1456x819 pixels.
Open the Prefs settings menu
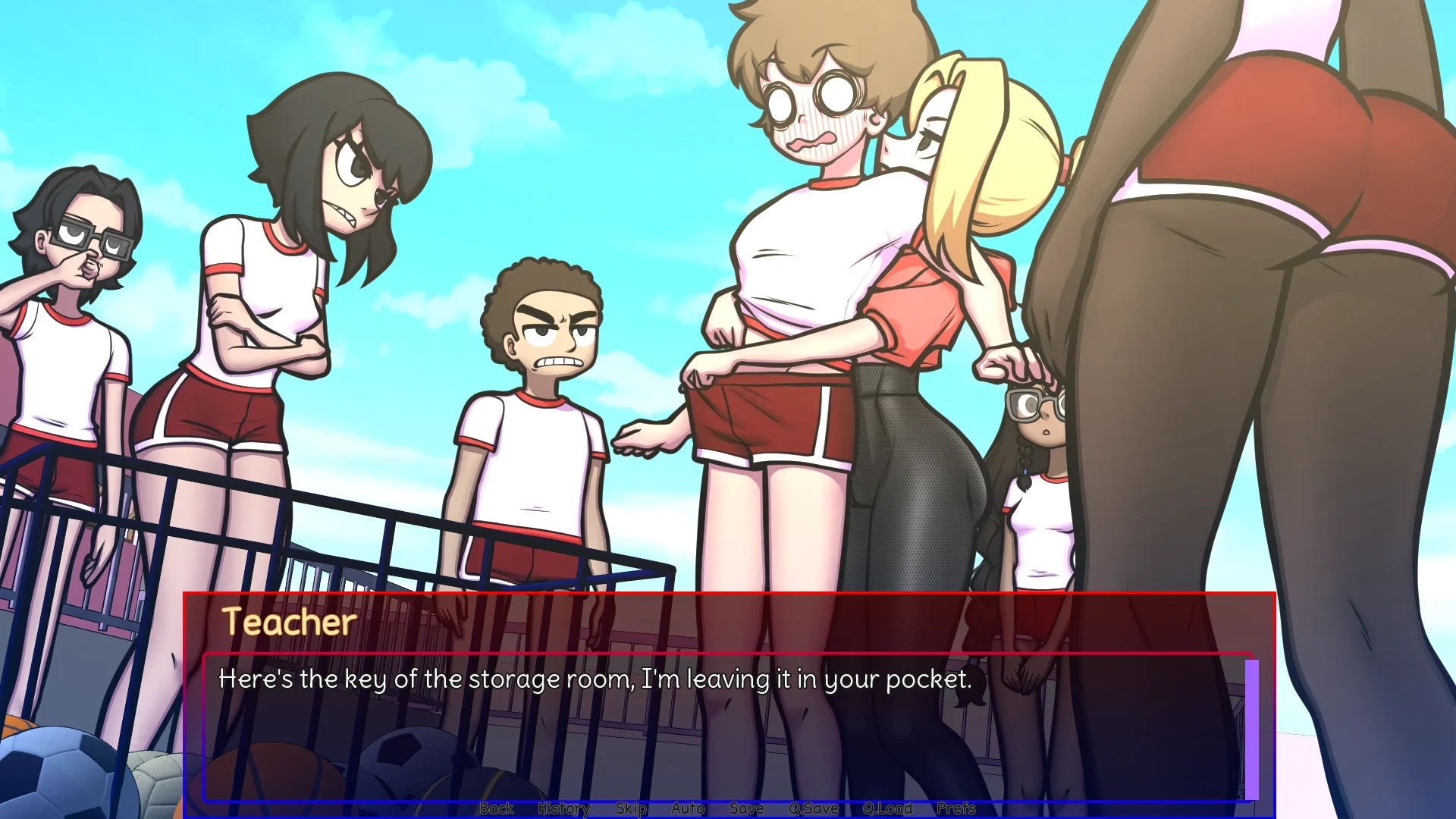click(x=955, y=808)
